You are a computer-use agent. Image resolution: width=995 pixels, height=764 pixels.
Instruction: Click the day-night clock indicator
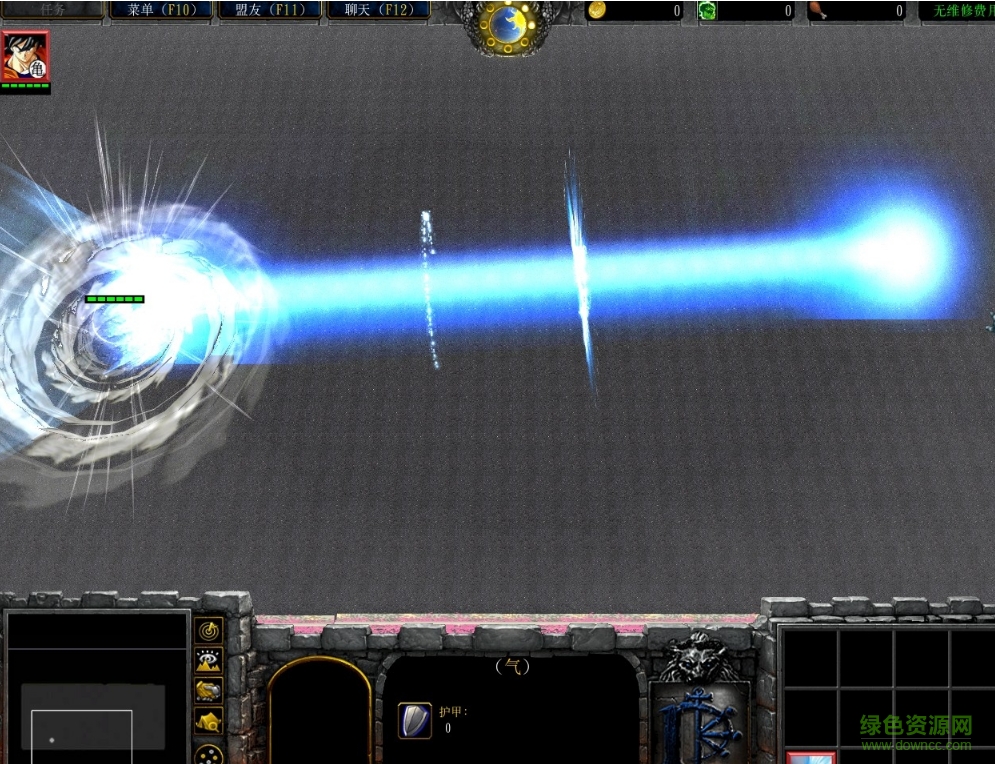pyautogui.click(x=509, y=22)
